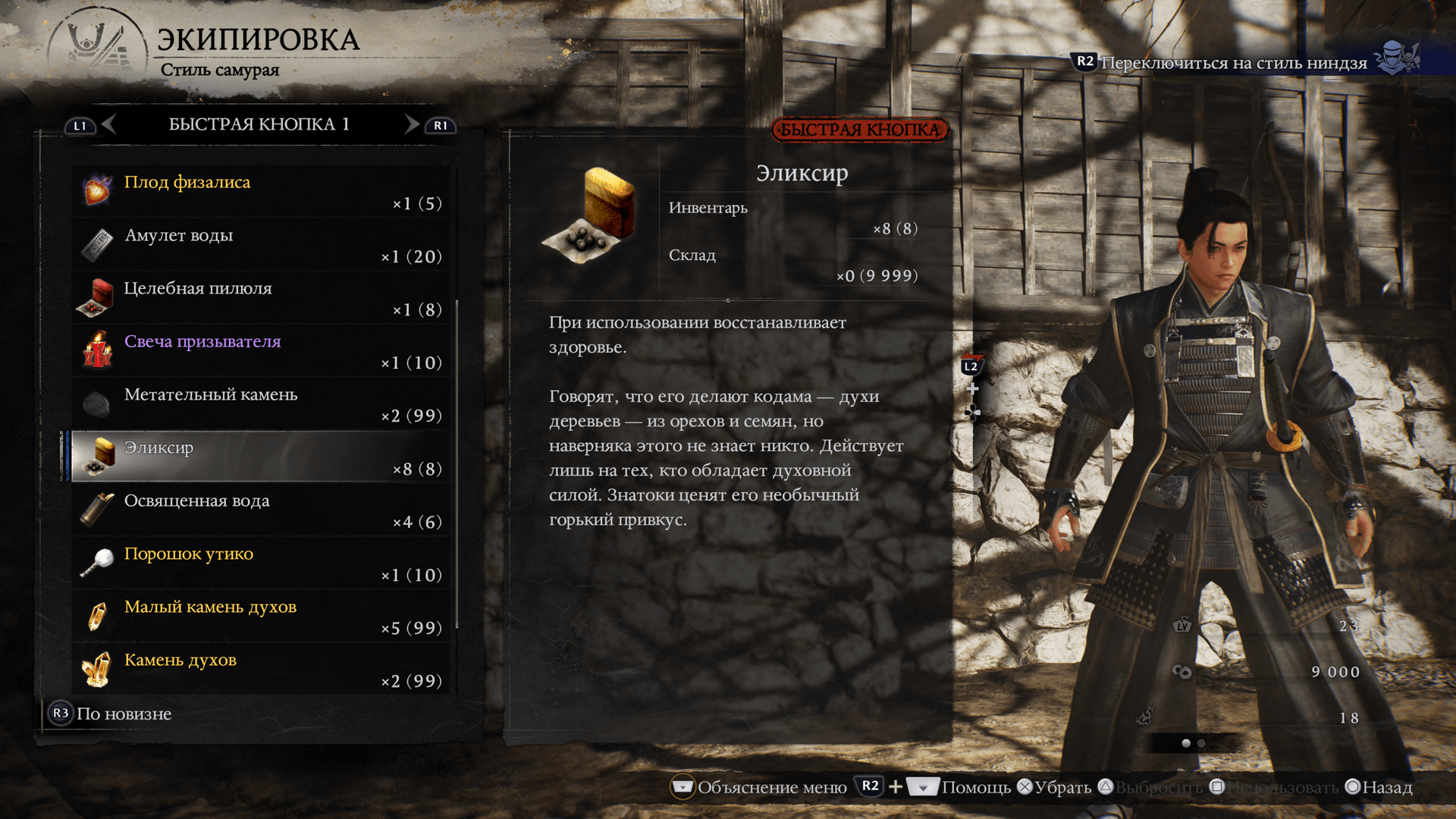The image size is (1456, 819).
Task: Select Порошок утико from the list
Action: pyautogui.click(x=260, y=563)
